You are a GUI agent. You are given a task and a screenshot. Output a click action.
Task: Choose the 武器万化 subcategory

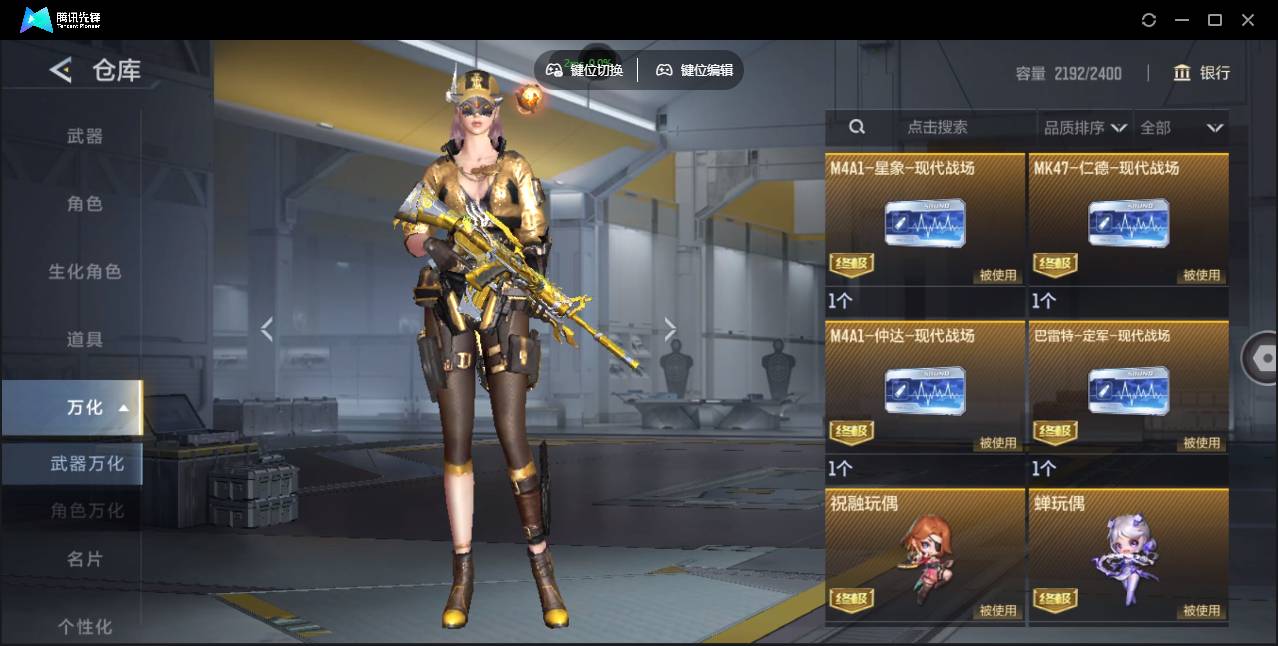[x=87, y=464]
